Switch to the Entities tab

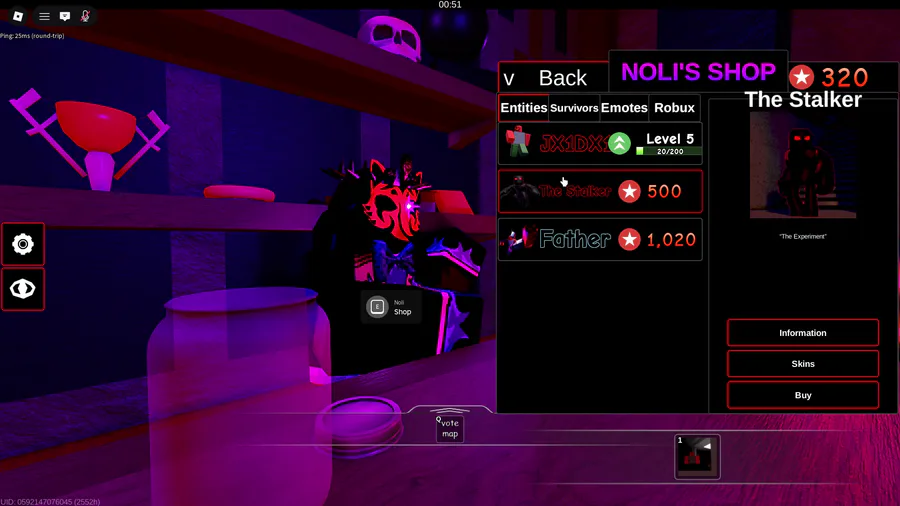(524, 108)
